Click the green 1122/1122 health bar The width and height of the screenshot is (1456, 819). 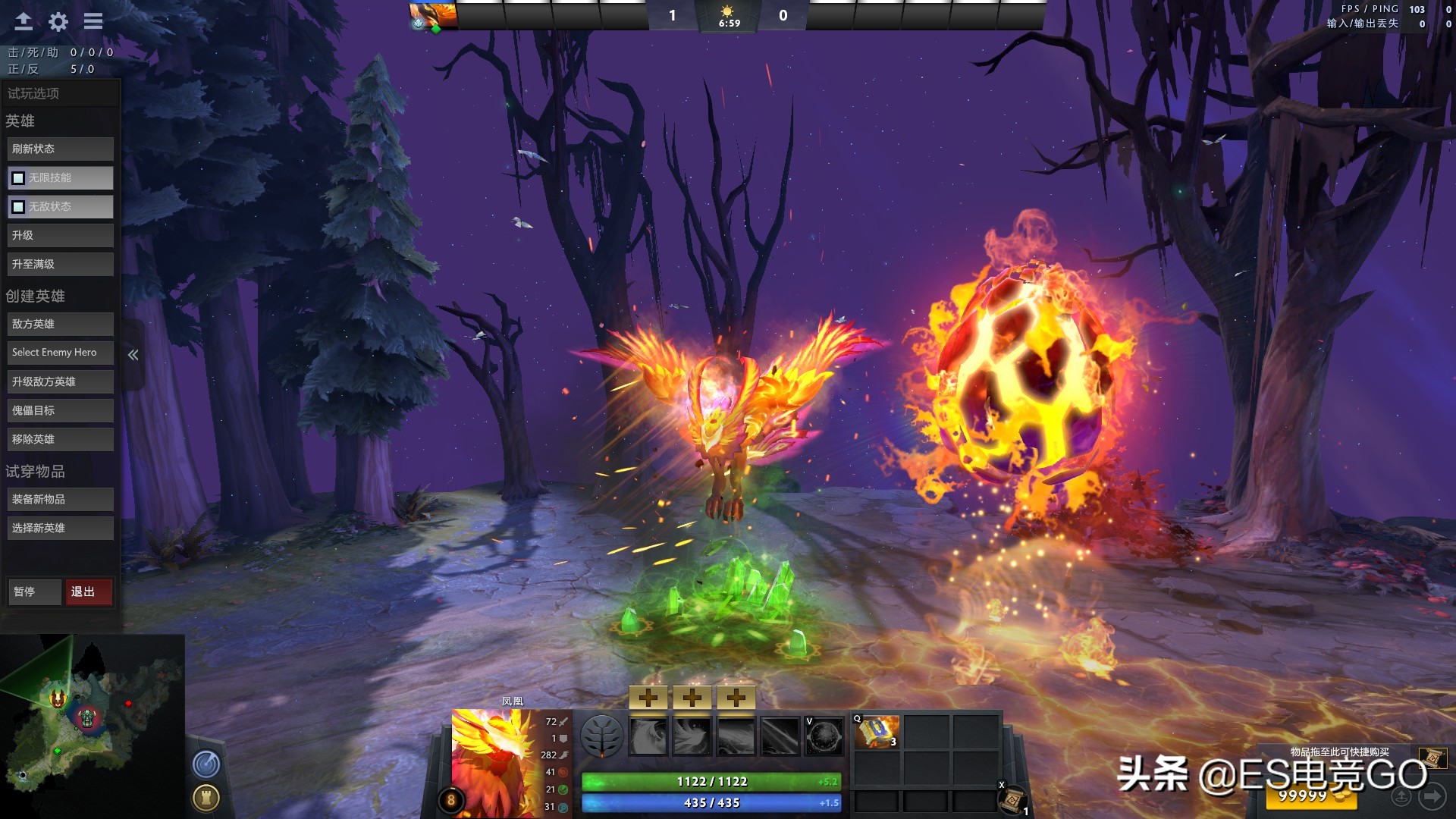click(709, 780)
